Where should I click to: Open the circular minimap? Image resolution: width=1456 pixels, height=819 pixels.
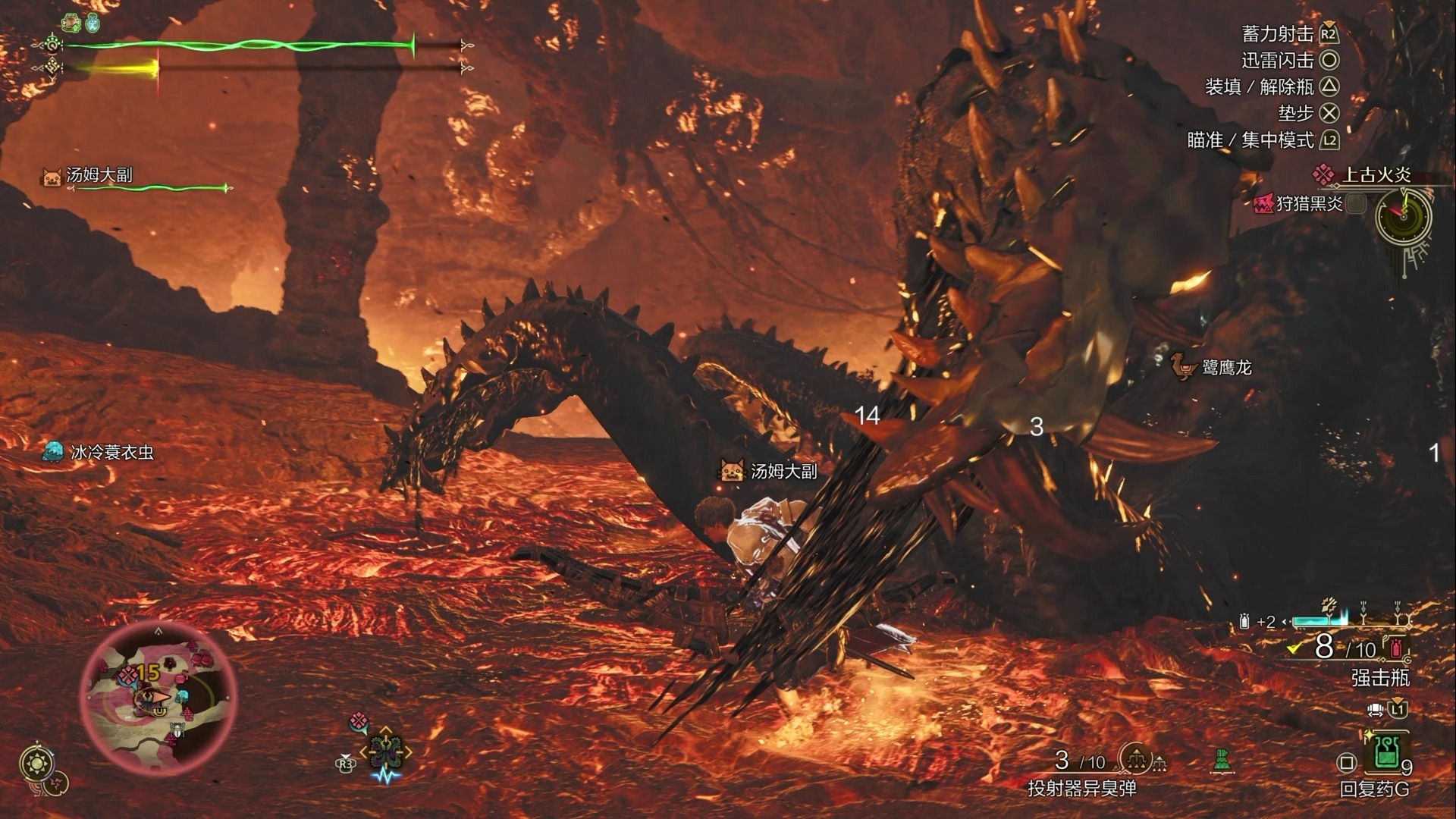pos(158,692)
